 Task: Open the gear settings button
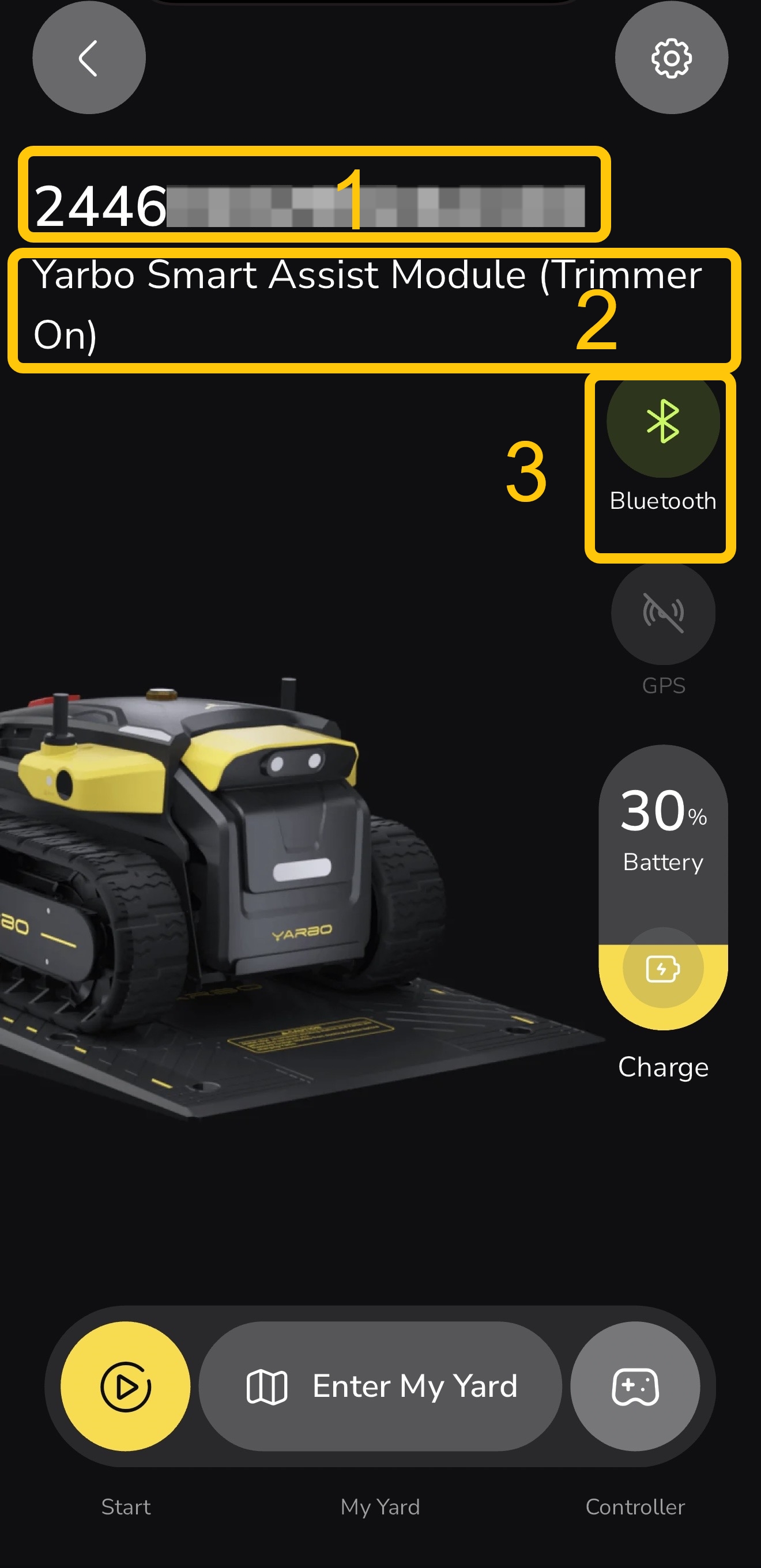click(x=671, y=58)
